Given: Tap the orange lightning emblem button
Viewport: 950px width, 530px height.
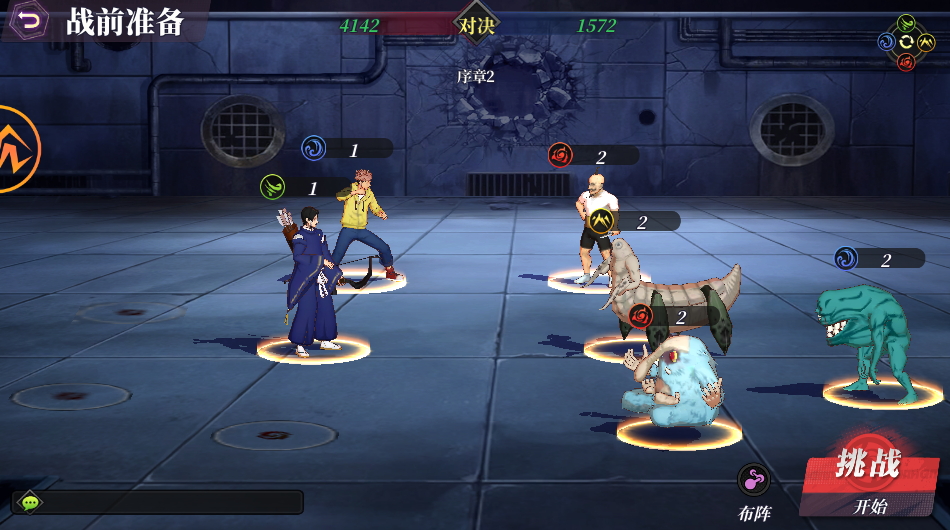Looking at the screenshot, I should (17, 149).
